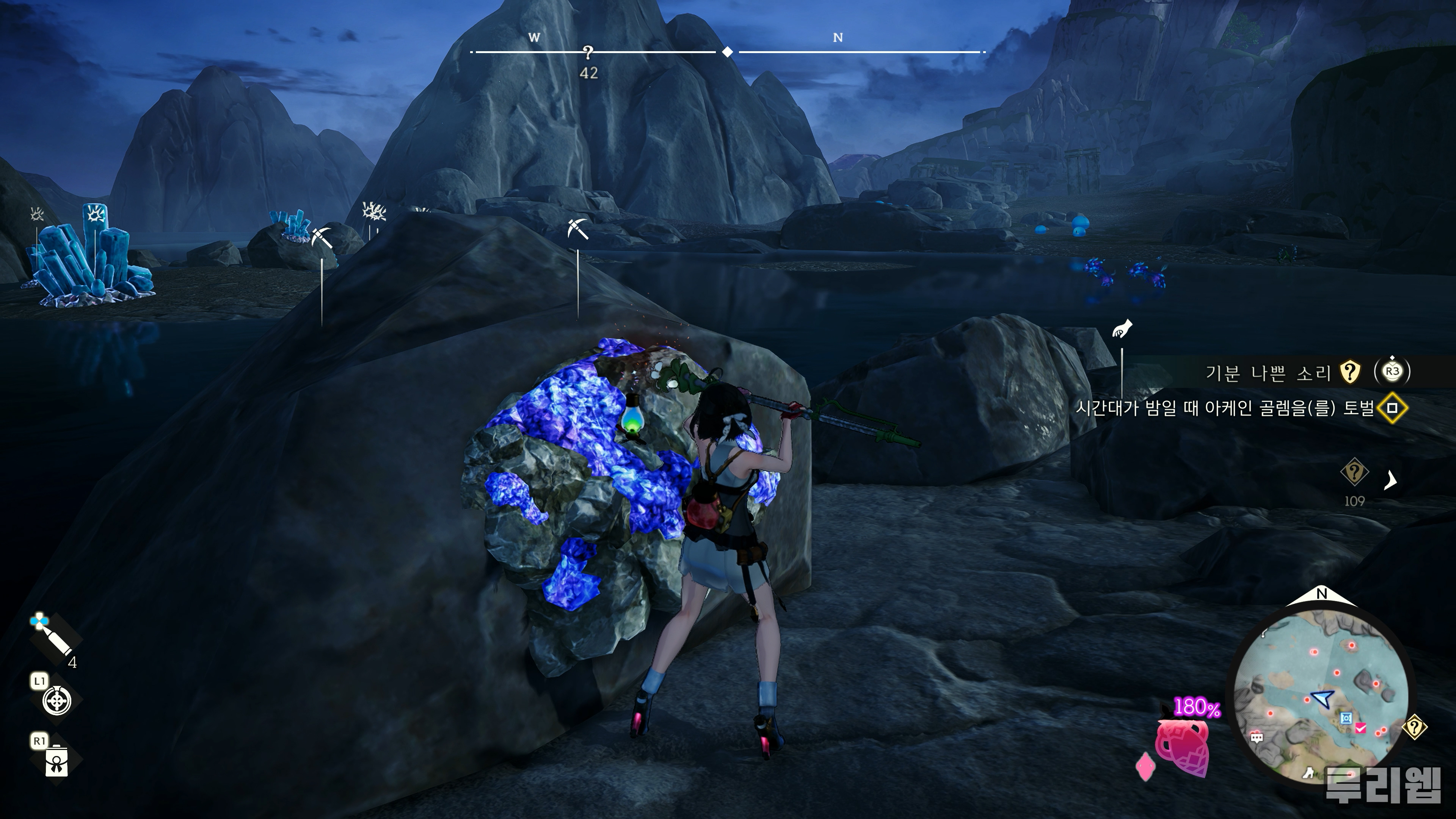The width and height of the screenshot is (1456, 819).
Task: Open the bag pouch icon
Action: (x=56, y=761)
